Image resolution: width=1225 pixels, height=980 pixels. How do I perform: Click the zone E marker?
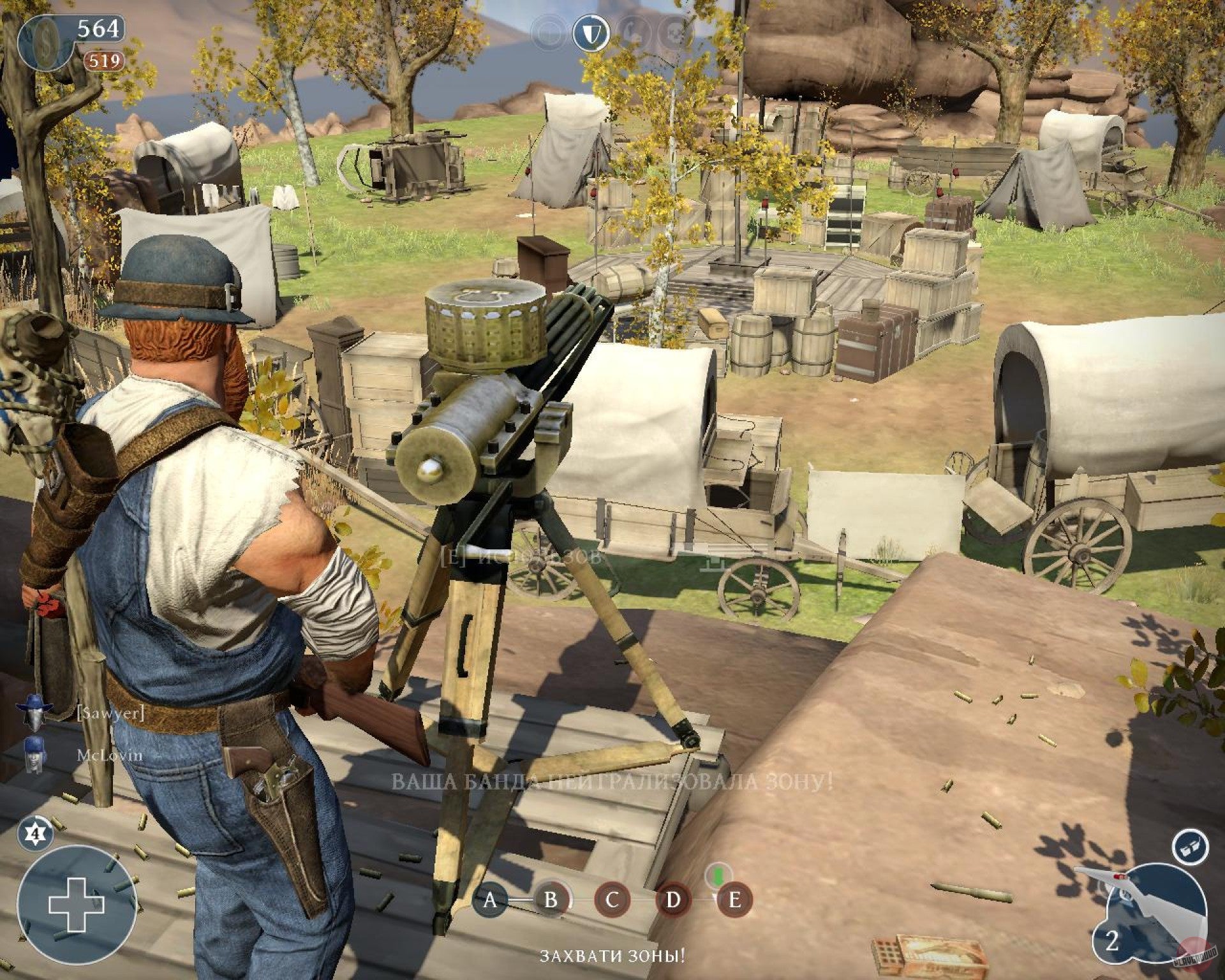coord(734,900)
